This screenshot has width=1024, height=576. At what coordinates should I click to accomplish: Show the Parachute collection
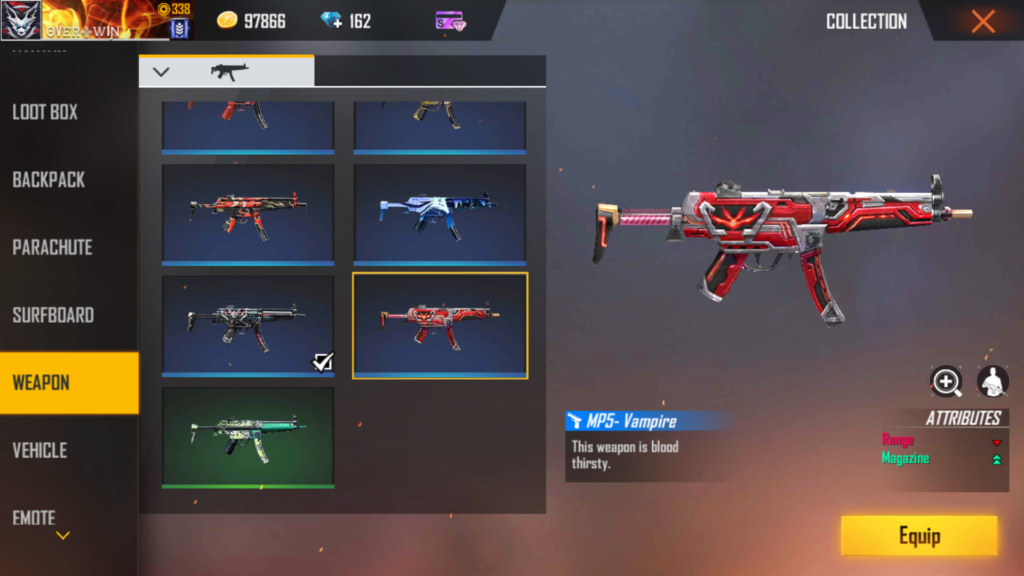(52, 247)
